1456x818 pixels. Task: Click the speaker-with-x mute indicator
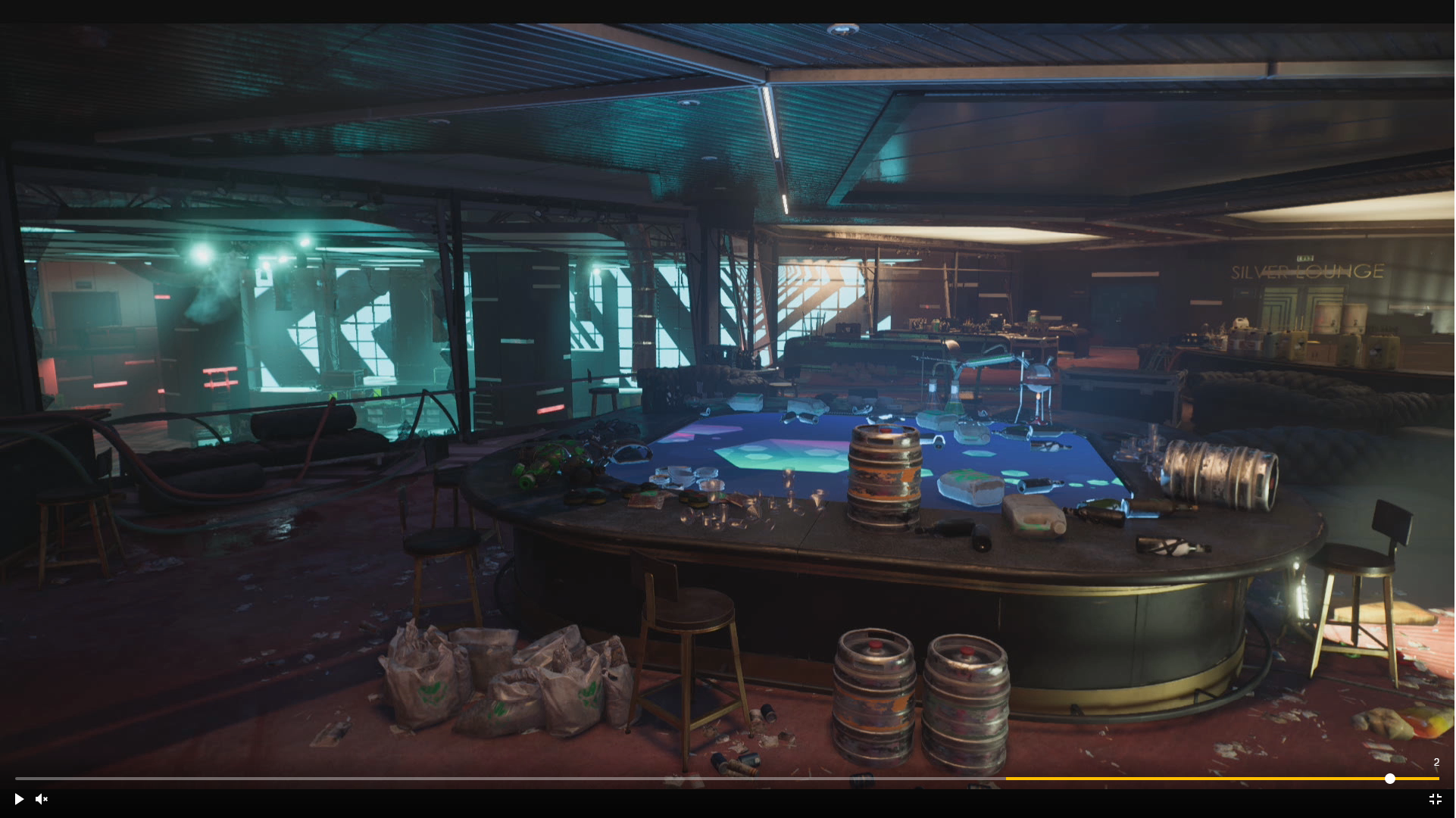(x=42, y=799)
